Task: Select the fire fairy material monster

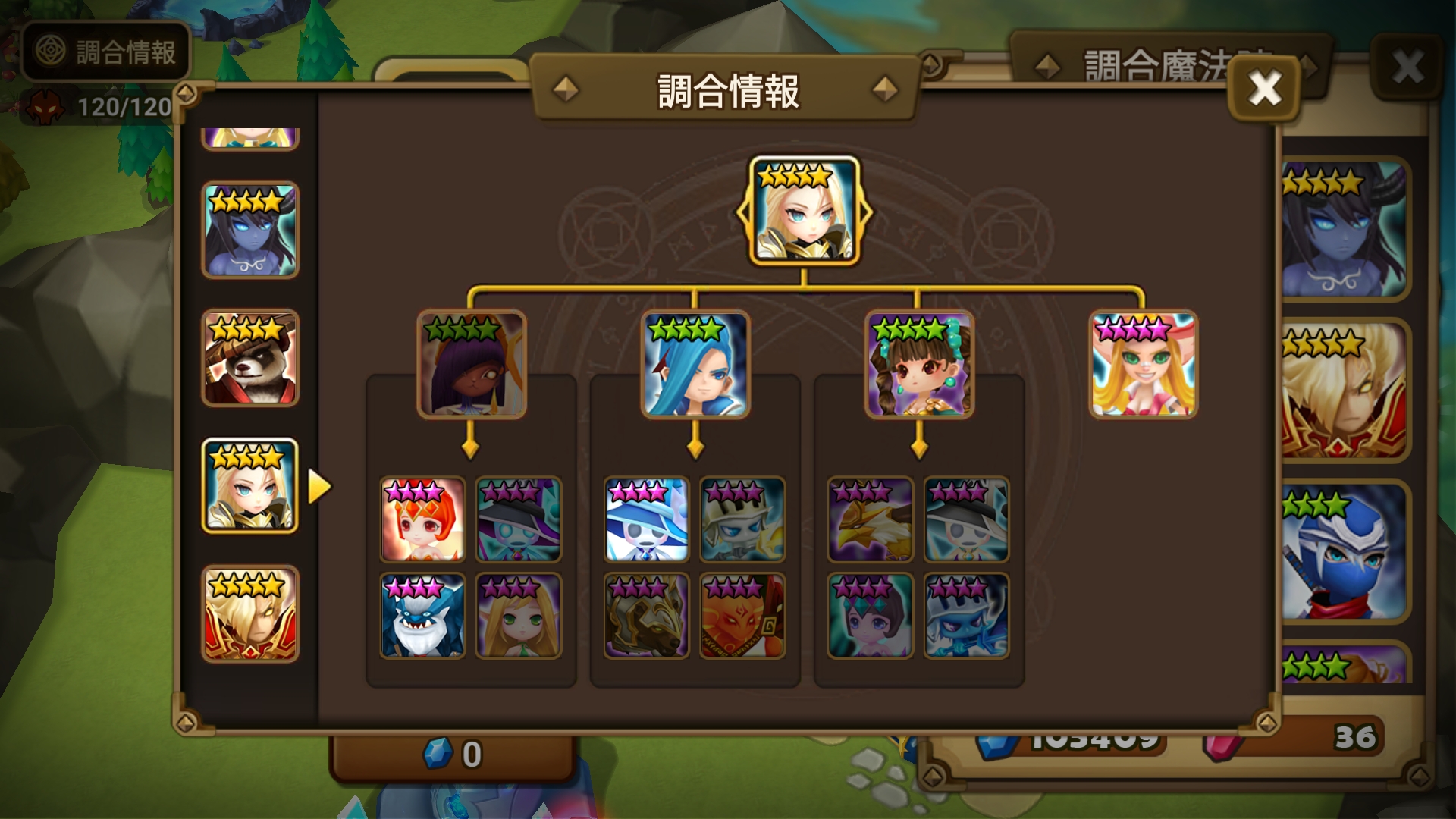Action: click(x=422, y=518)
